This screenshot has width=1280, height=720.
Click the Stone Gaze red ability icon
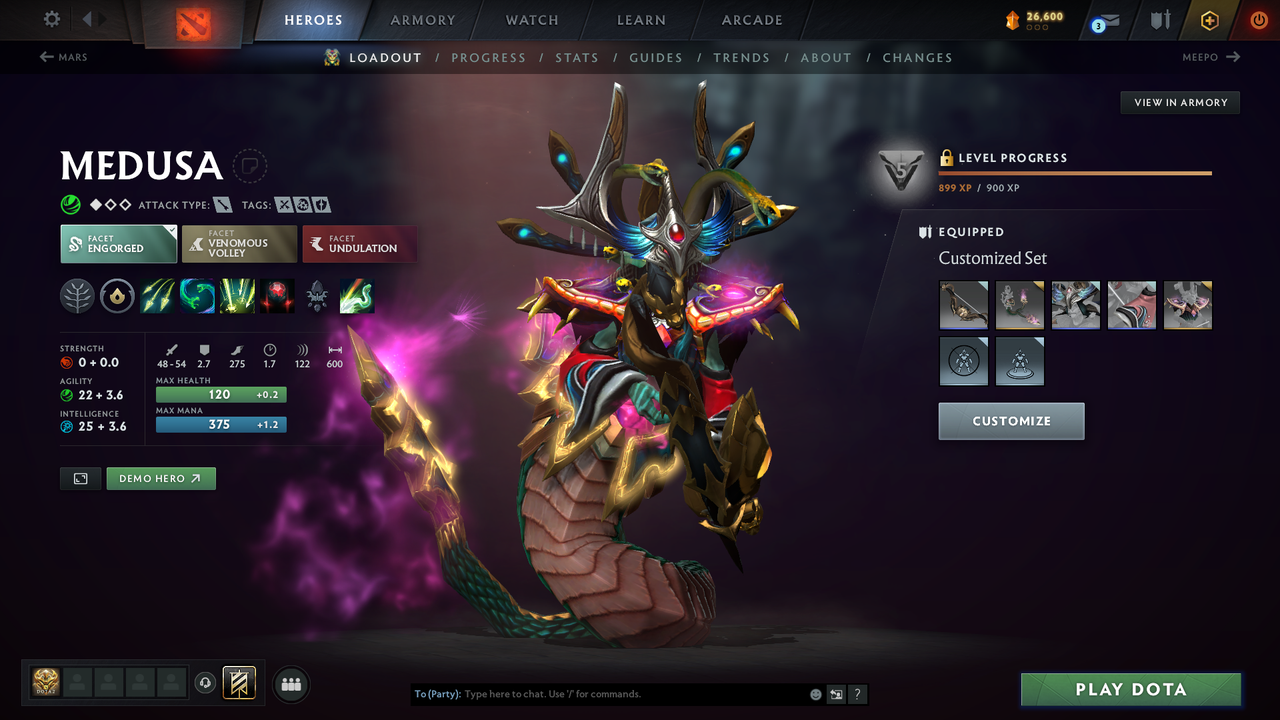click(x=277, y=295)
